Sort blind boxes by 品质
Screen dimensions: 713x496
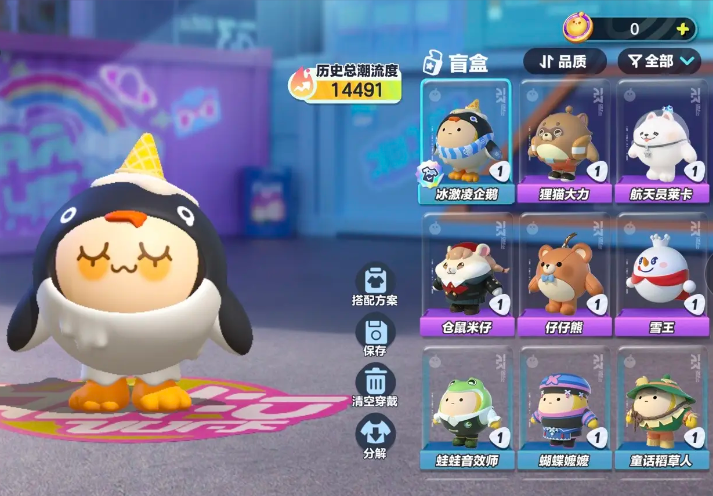pyautogui.click(x=564, y=61)
